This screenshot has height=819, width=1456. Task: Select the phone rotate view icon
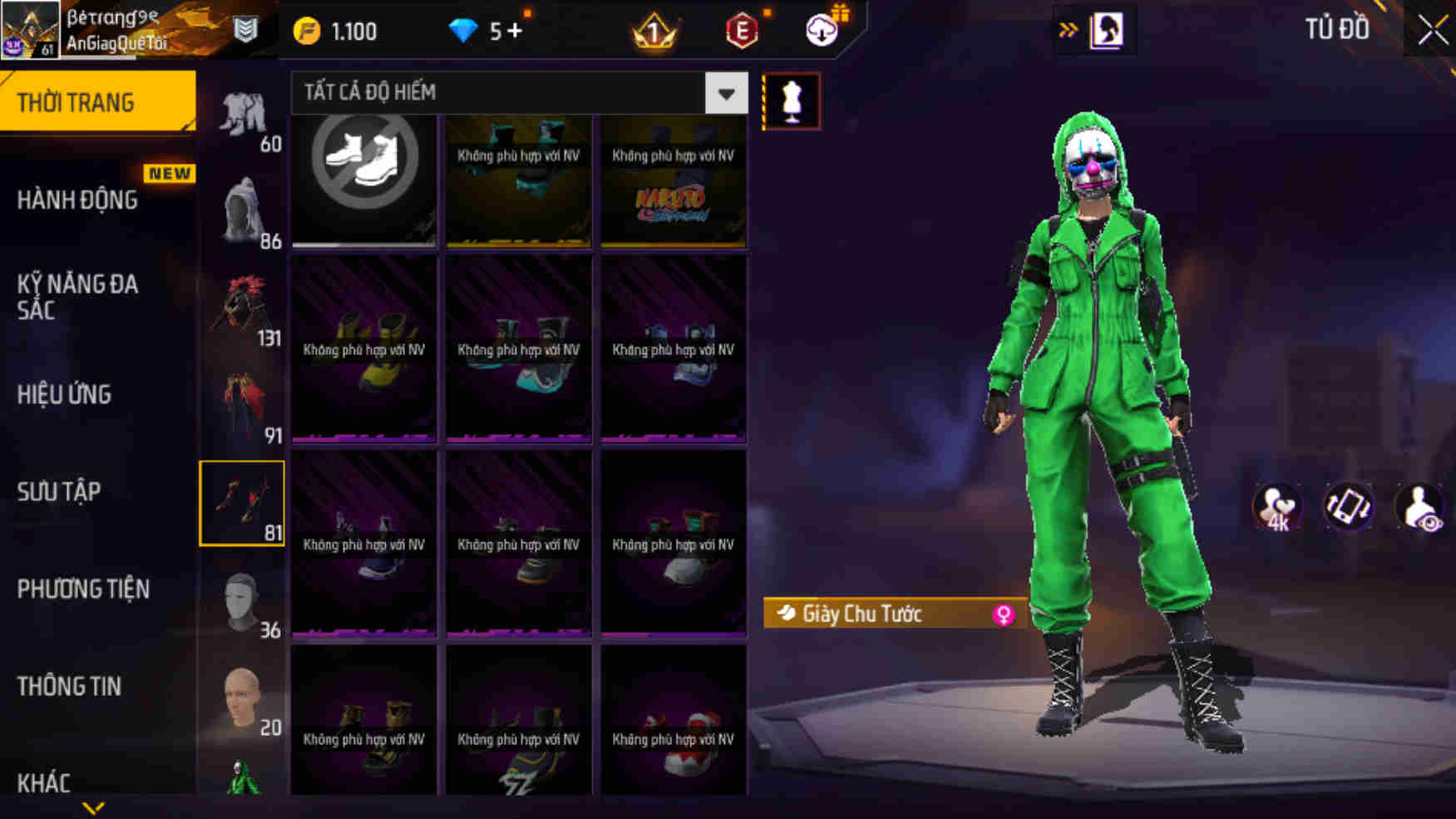click(x=1349, y=507)
